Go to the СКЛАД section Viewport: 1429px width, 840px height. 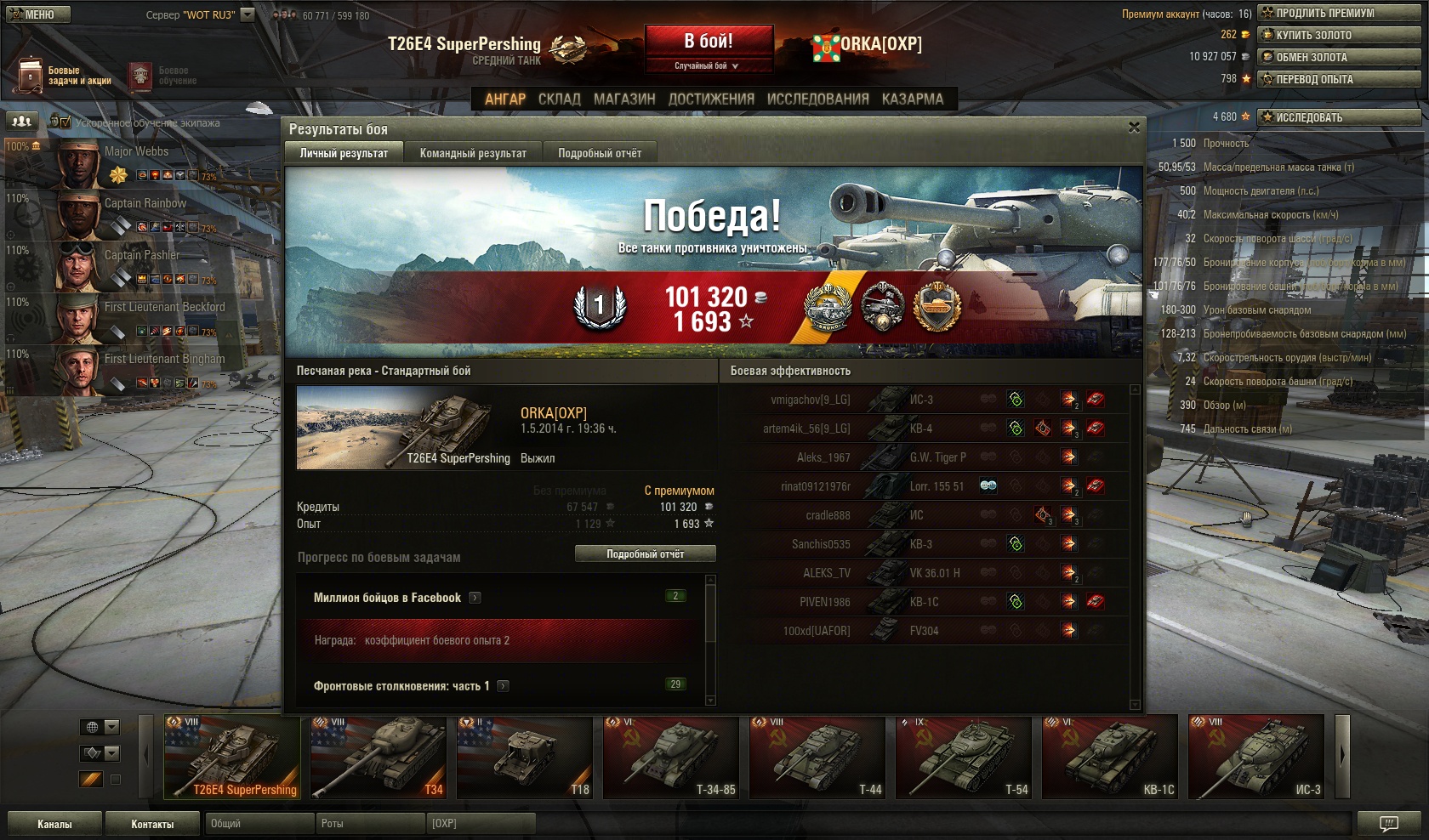pos(559,99)
